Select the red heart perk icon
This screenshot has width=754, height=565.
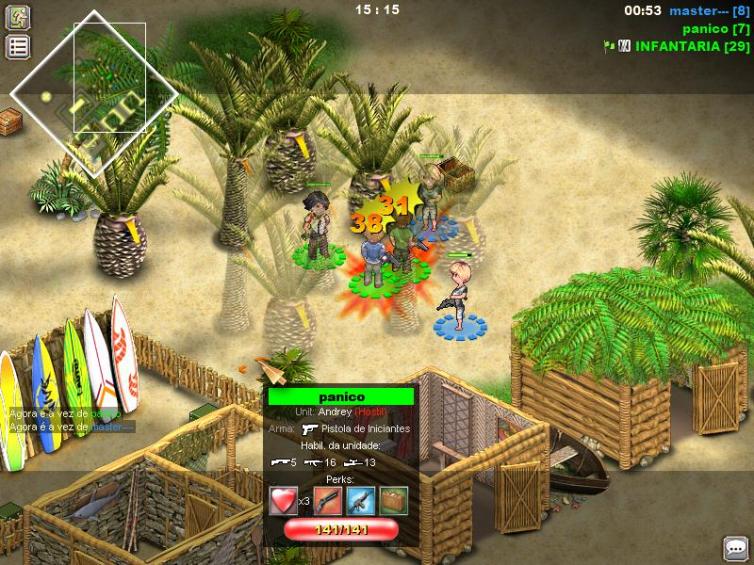(x=283, y=500)
